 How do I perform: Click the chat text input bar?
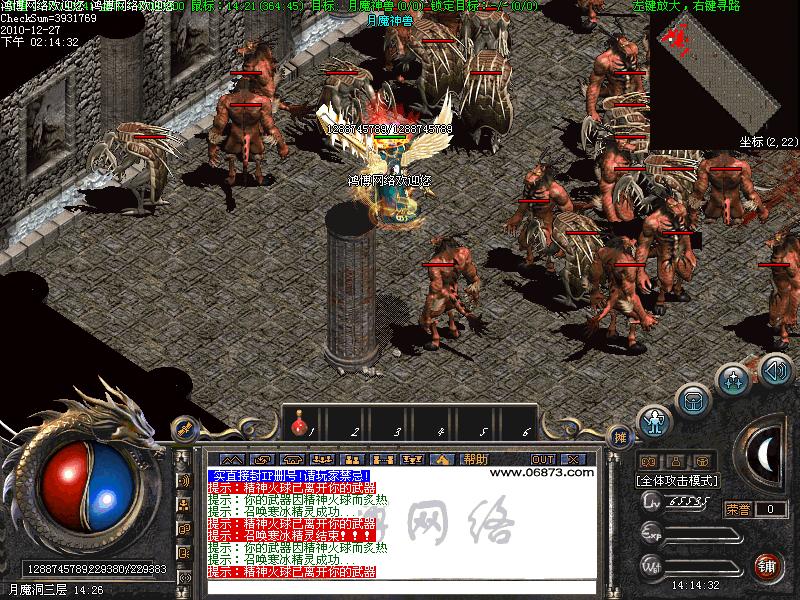click(400, 587)
